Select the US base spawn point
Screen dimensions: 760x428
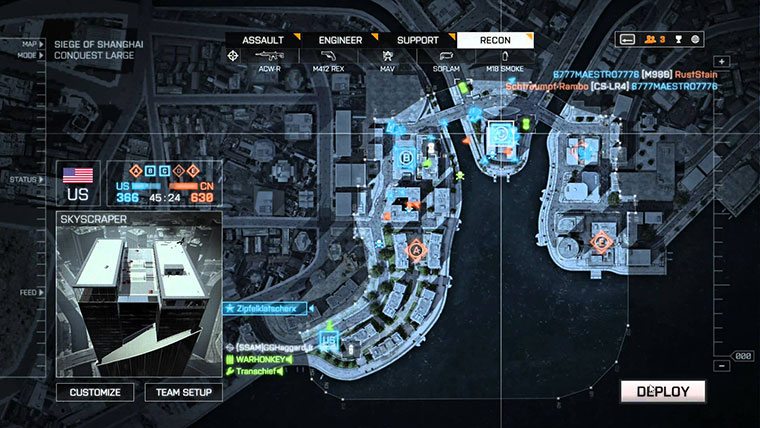(330, 338)
